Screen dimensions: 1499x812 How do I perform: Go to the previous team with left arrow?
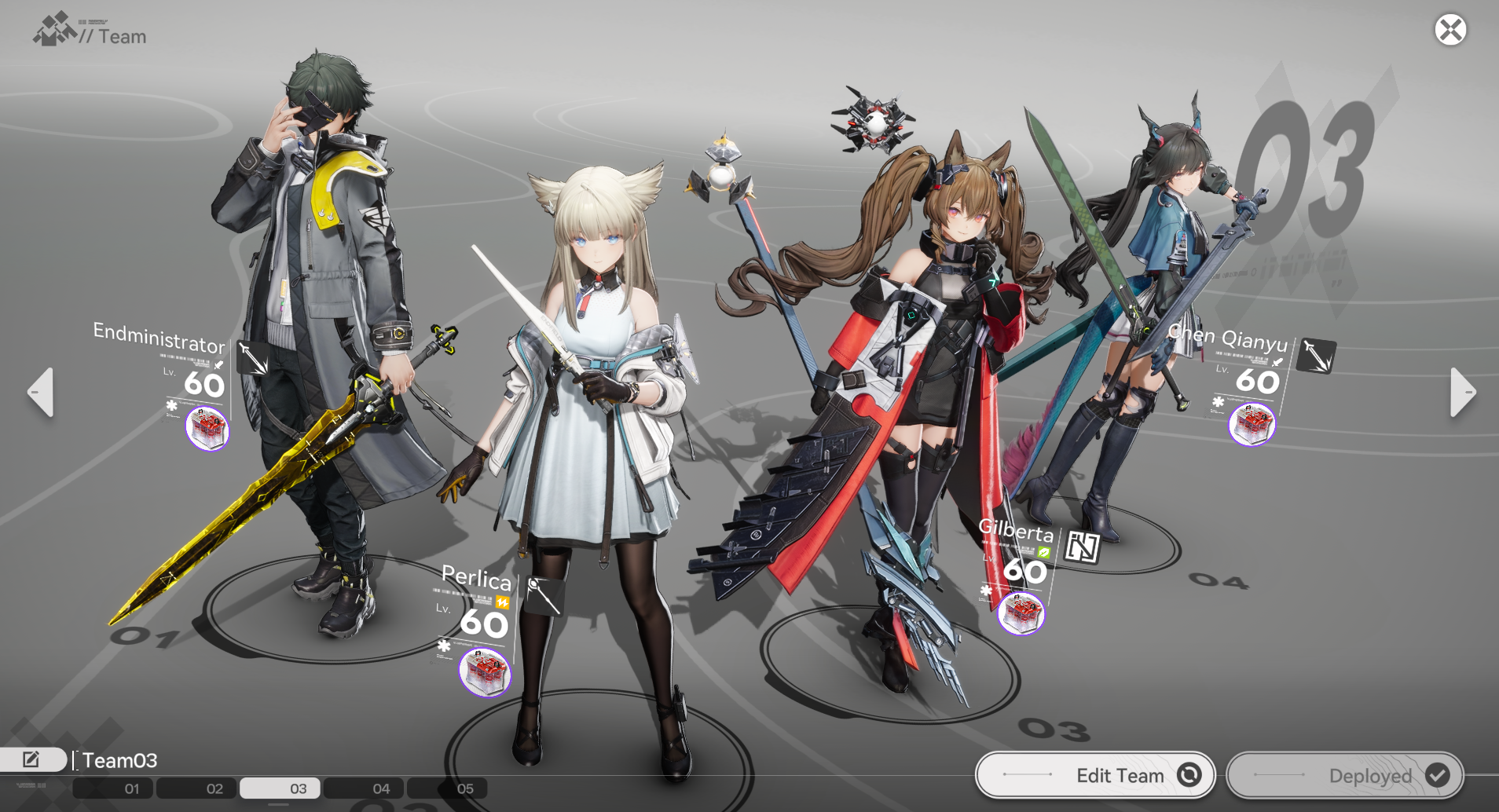click(41, 392)
